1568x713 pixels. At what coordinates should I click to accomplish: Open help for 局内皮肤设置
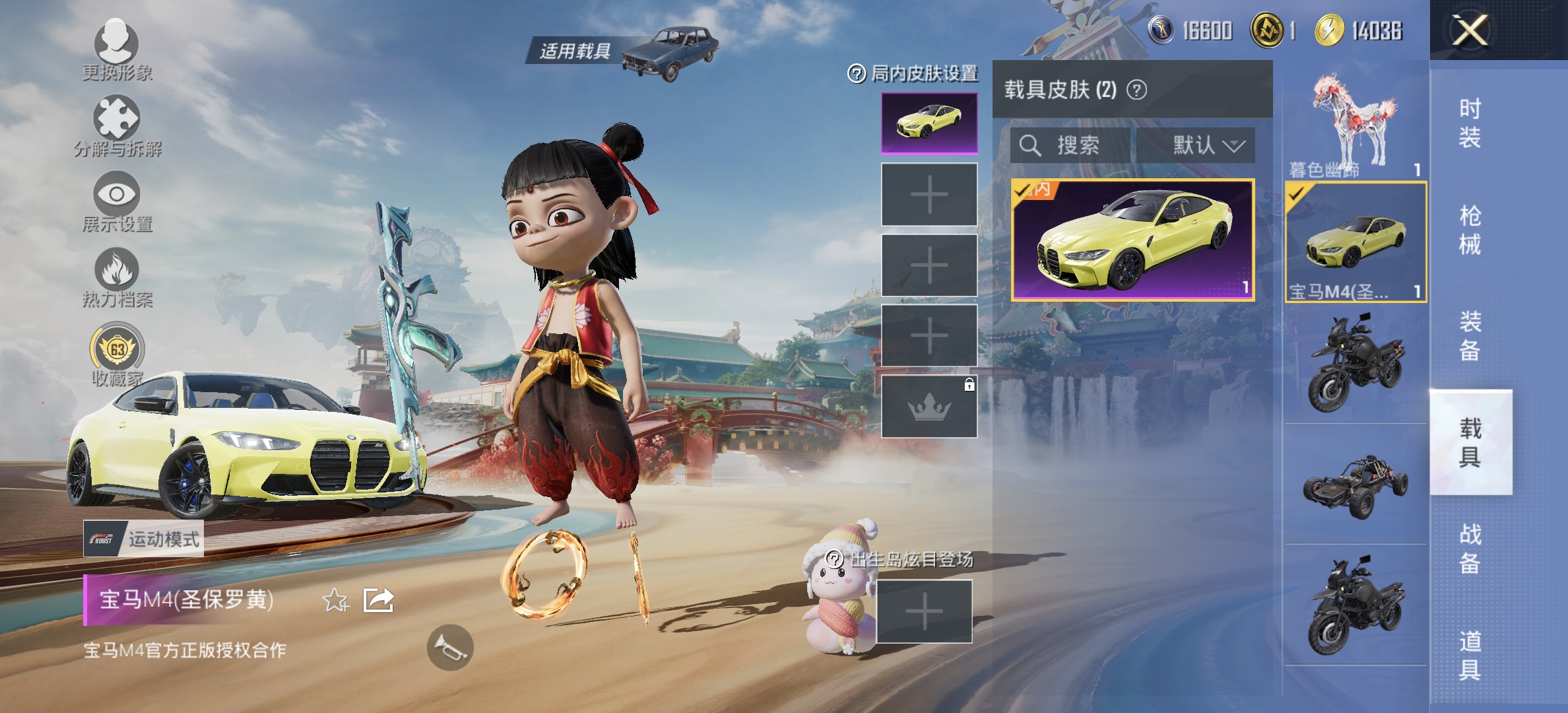(x=856, y=74)
